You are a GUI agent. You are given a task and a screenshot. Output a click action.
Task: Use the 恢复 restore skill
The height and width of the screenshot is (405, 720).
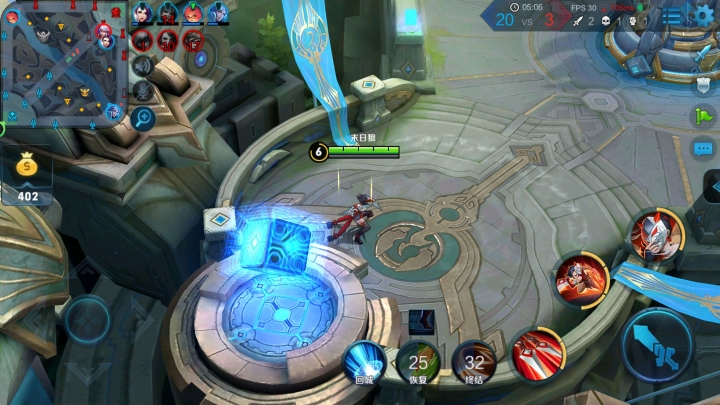[418, 362]
